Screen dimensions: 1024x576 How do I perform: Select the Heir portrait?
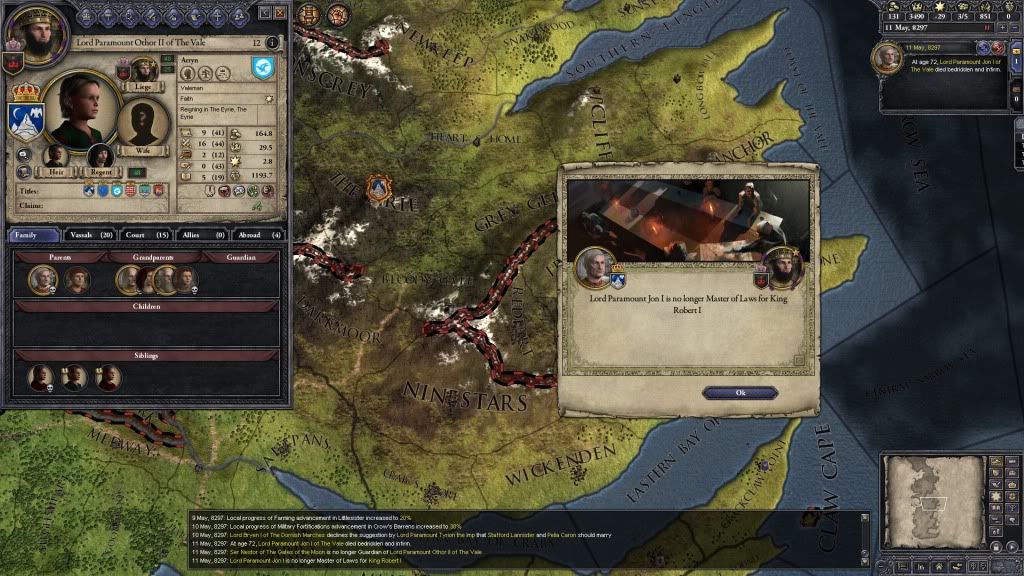click(x=56, y=155)
